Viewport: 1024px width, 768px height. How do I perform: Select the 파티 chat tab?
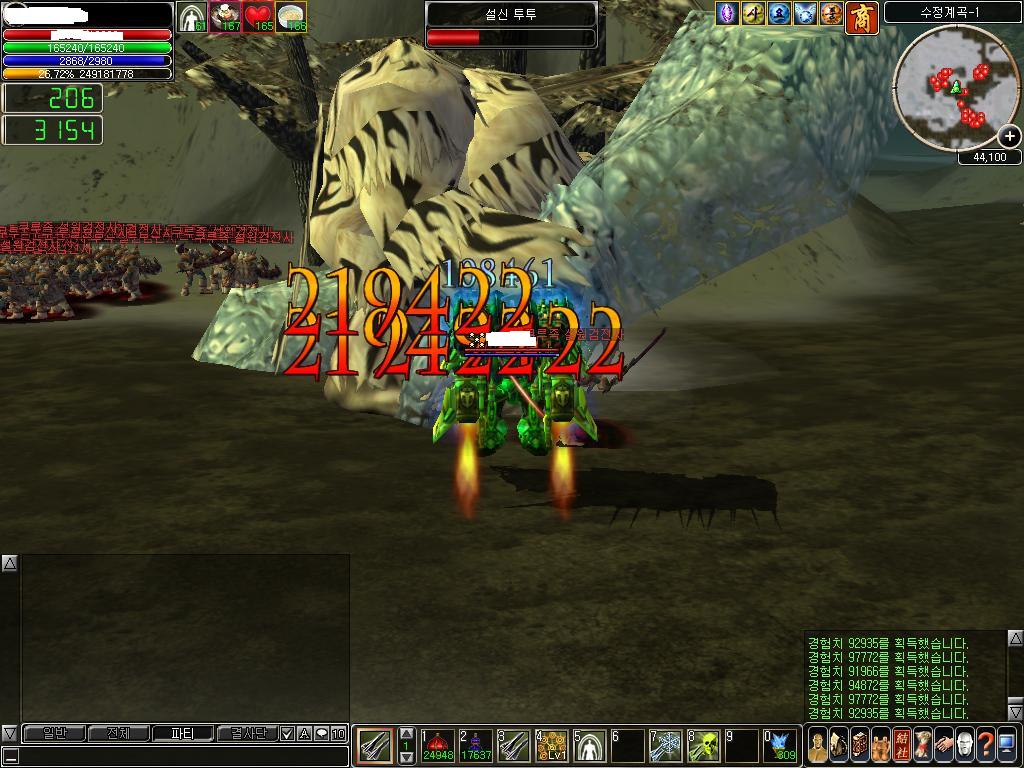coord(184,733)
